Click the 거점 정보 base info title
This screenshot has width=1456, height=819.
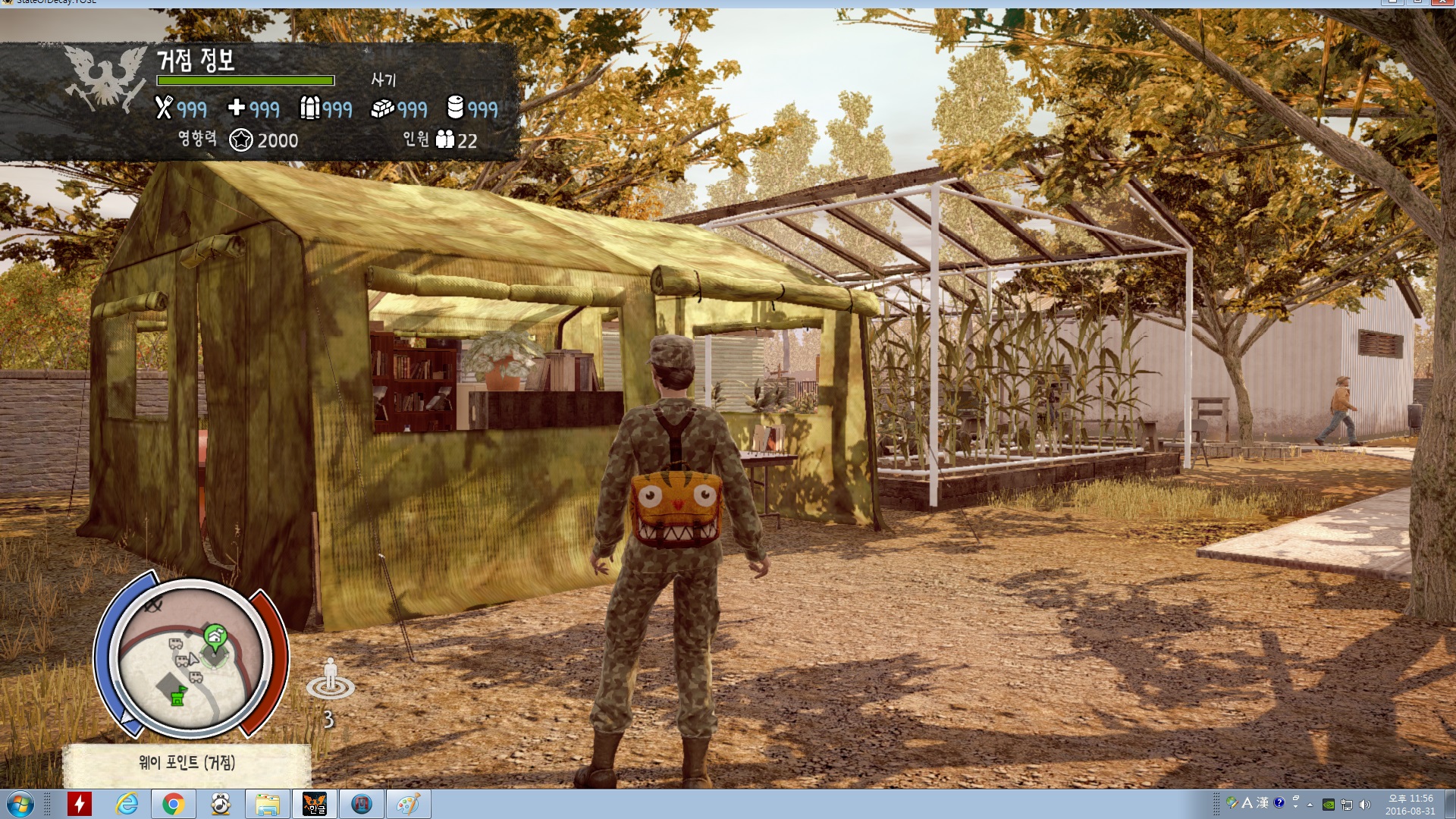pyautogui.click(x=196, y=60)
